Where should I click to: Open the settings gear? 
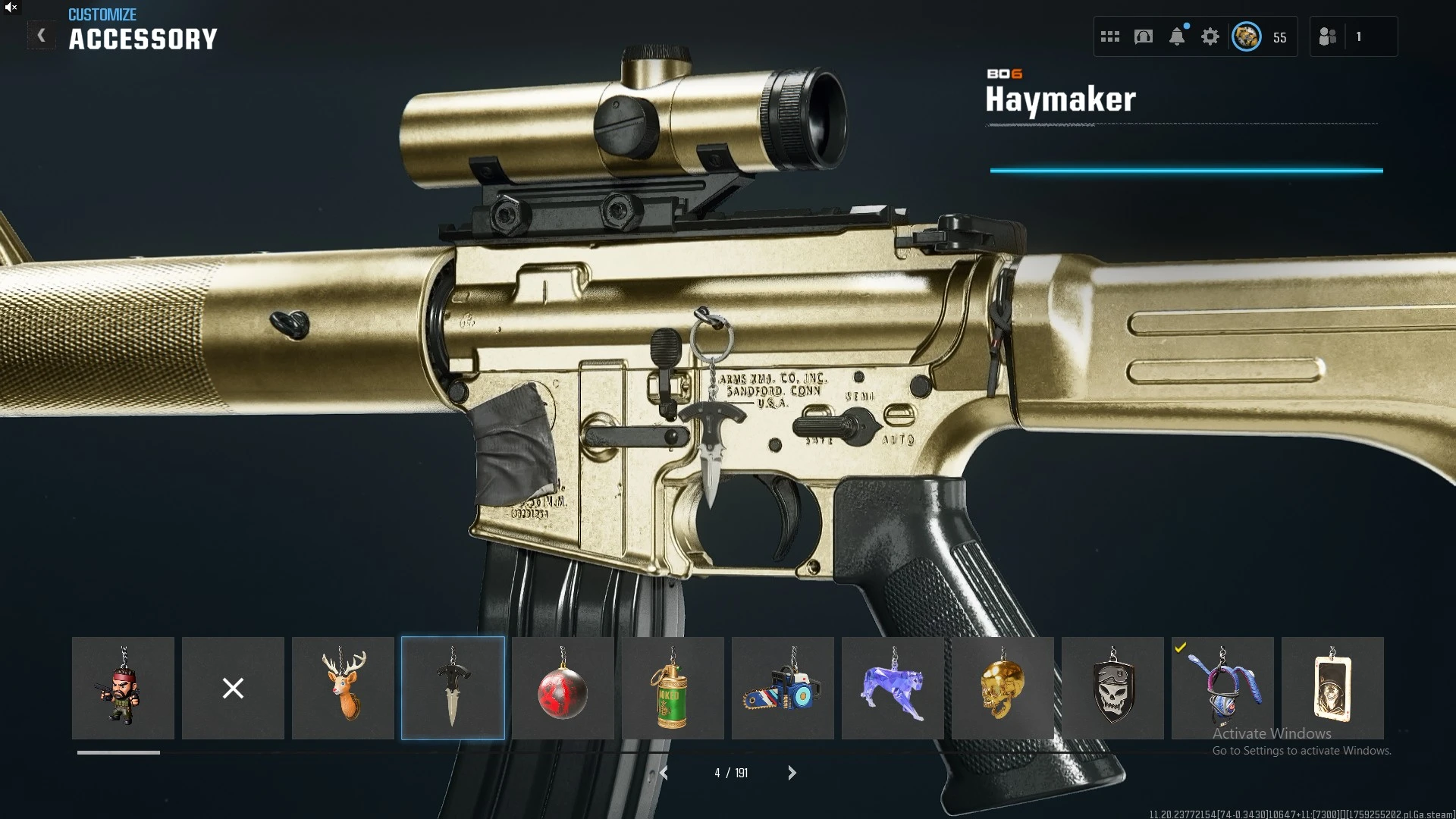(1210, 36)
